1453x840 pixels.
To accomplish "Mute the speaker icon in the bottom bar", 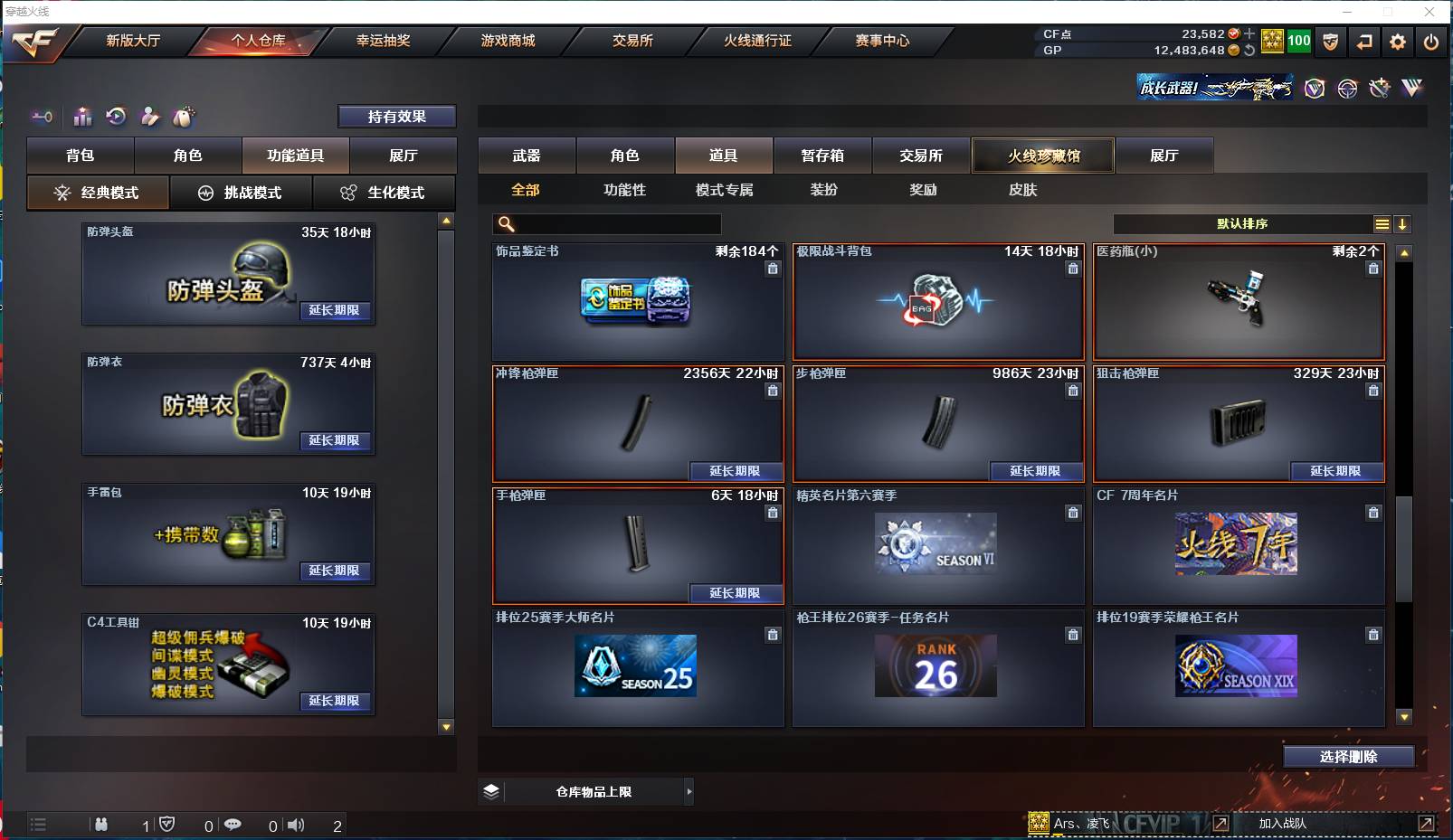I will point(297,825).
